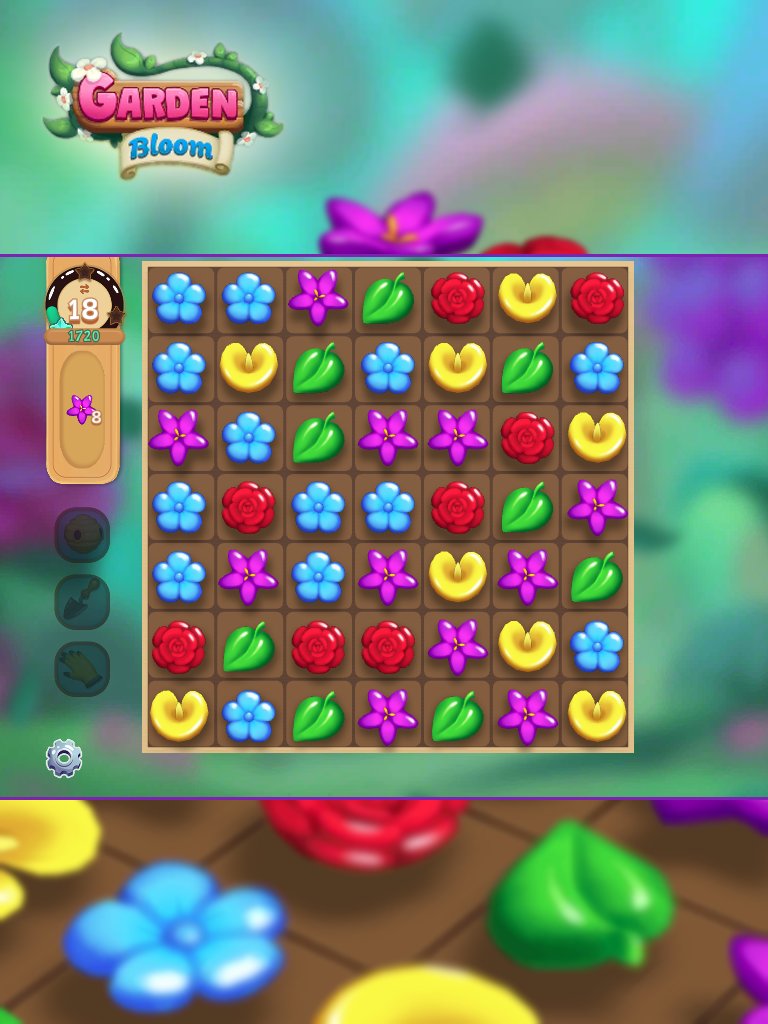
Task: Activate the beehive booster
Action: (82, 535)
